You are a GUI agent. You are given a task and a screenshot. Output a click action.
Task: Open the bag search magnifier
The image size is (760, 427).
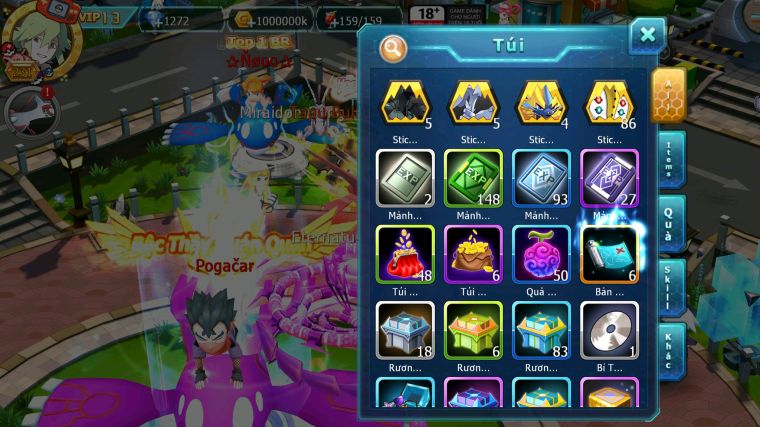coord(393,48)
